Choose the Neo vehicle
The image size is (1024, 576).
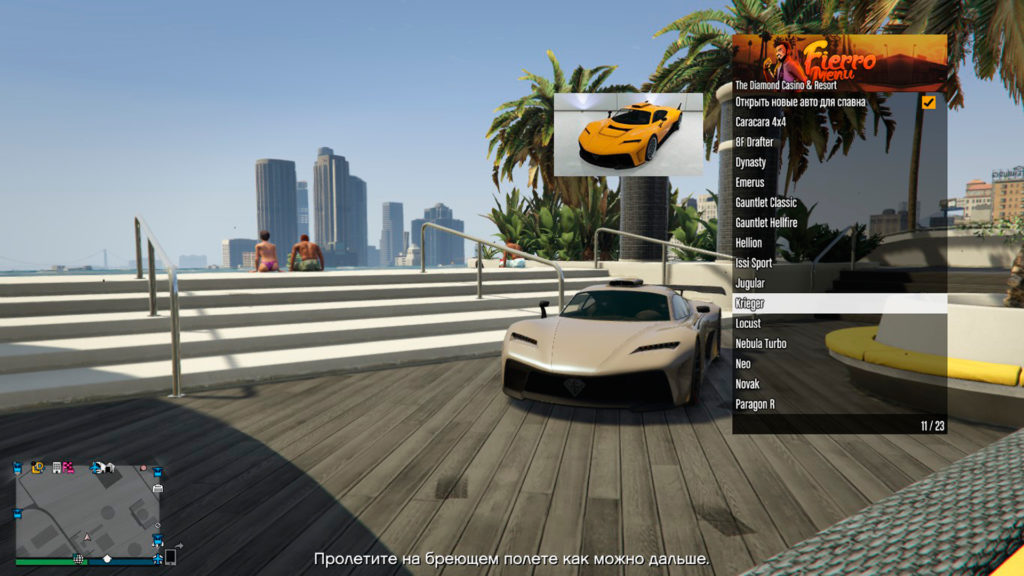(743, 364)
